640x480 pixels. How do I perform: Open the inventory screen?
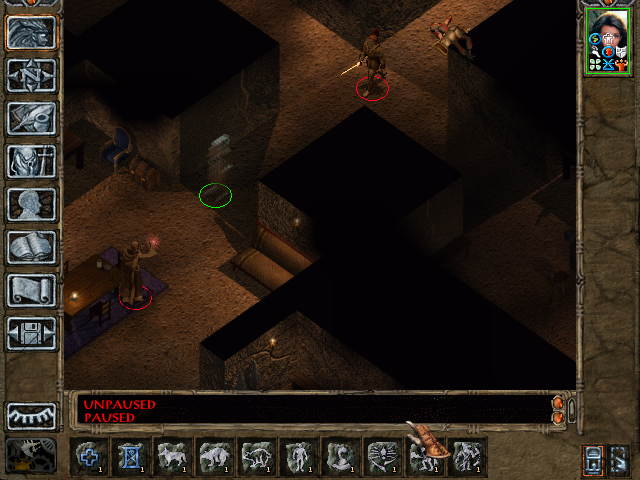point(32,161)
